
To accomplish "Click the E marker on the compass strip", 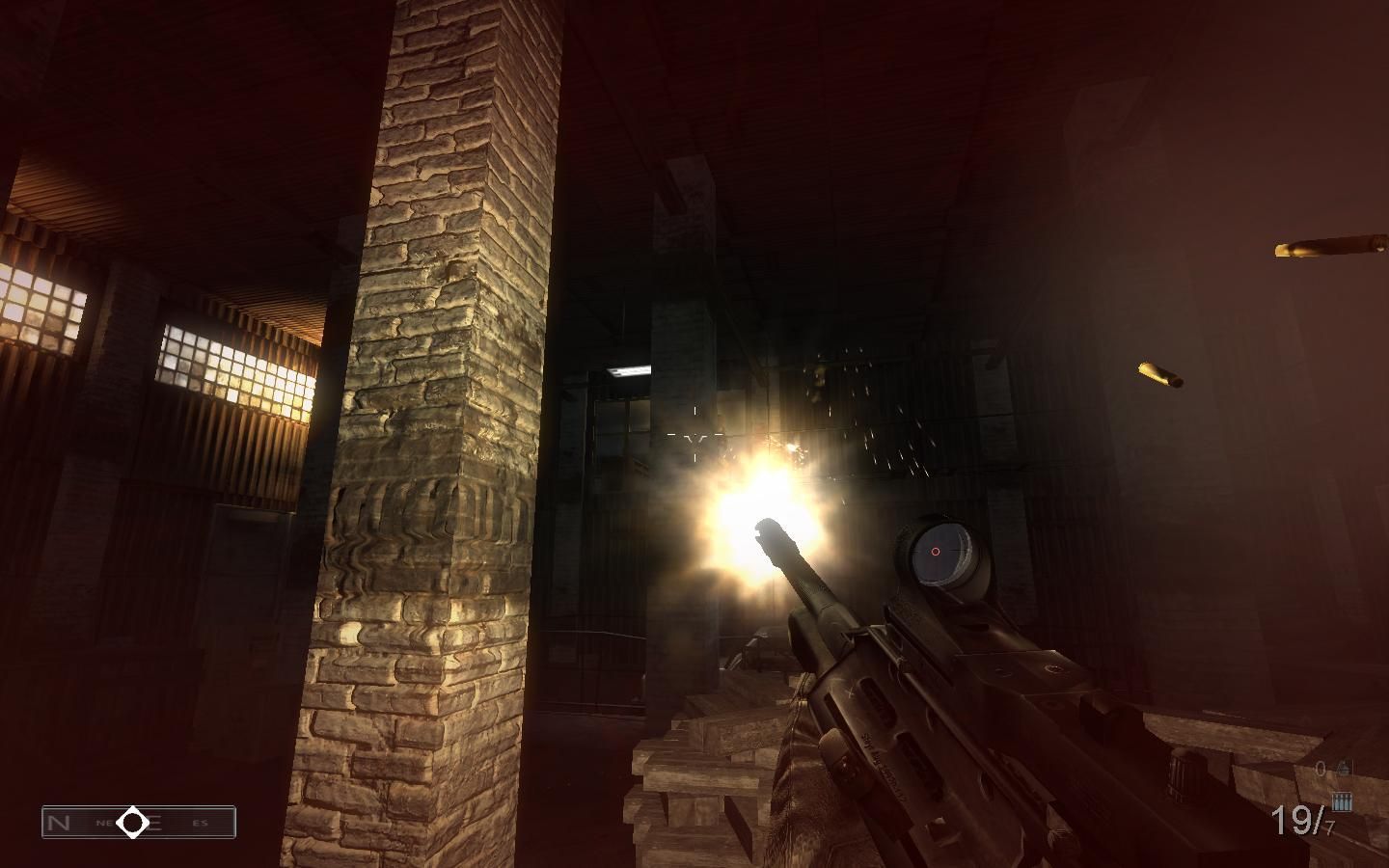I will [x=154, y=822].
